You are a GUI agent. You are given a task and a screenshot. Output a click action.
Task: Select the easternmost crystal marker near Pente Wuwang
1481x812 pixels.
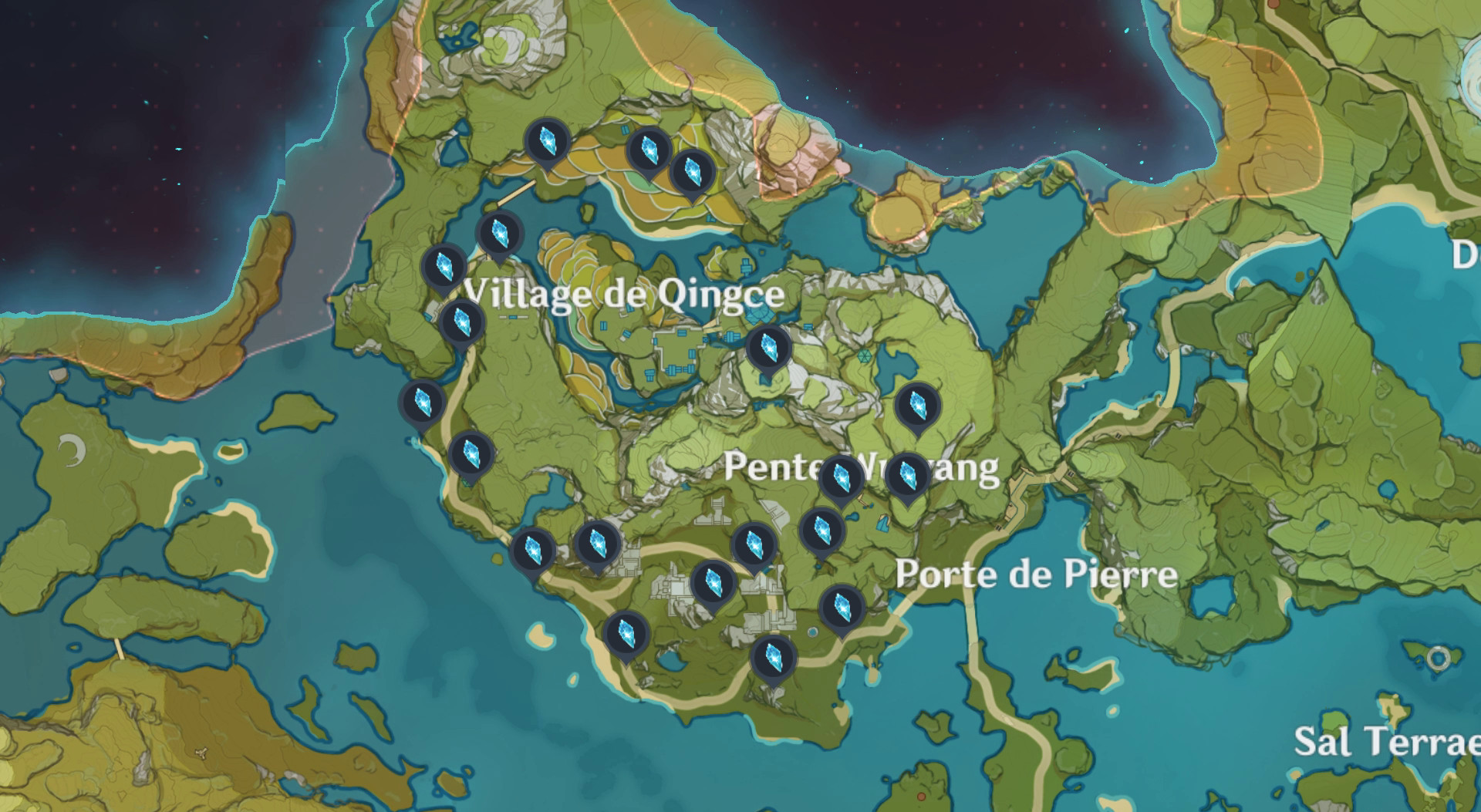click(906, 474)
